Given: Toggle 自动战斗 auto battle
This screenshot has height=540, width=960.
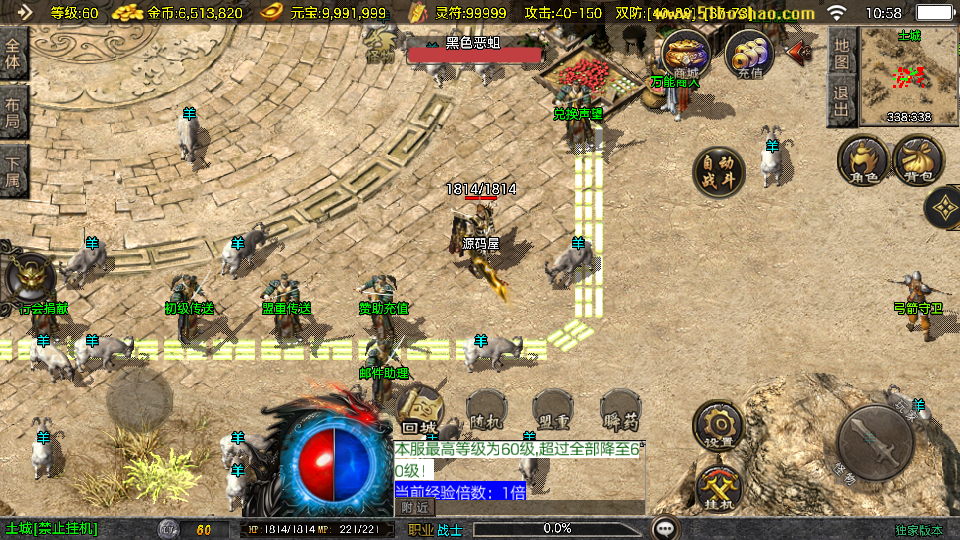Looking at the screenshot, I should pos(719,172).
